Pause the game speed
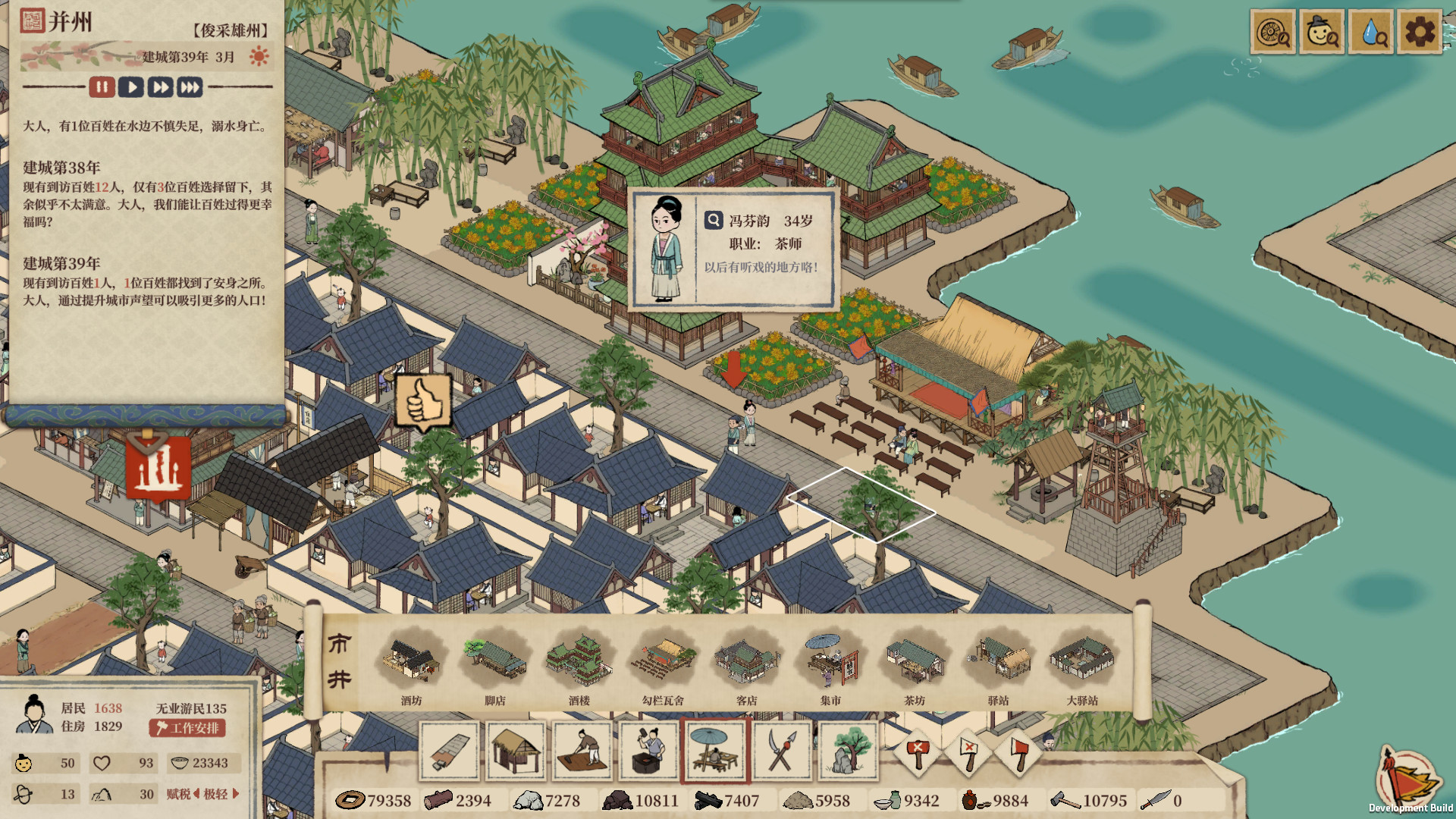Image resolution: width=1456 pixels, height=819 pixels. click(x=102, y=87)
